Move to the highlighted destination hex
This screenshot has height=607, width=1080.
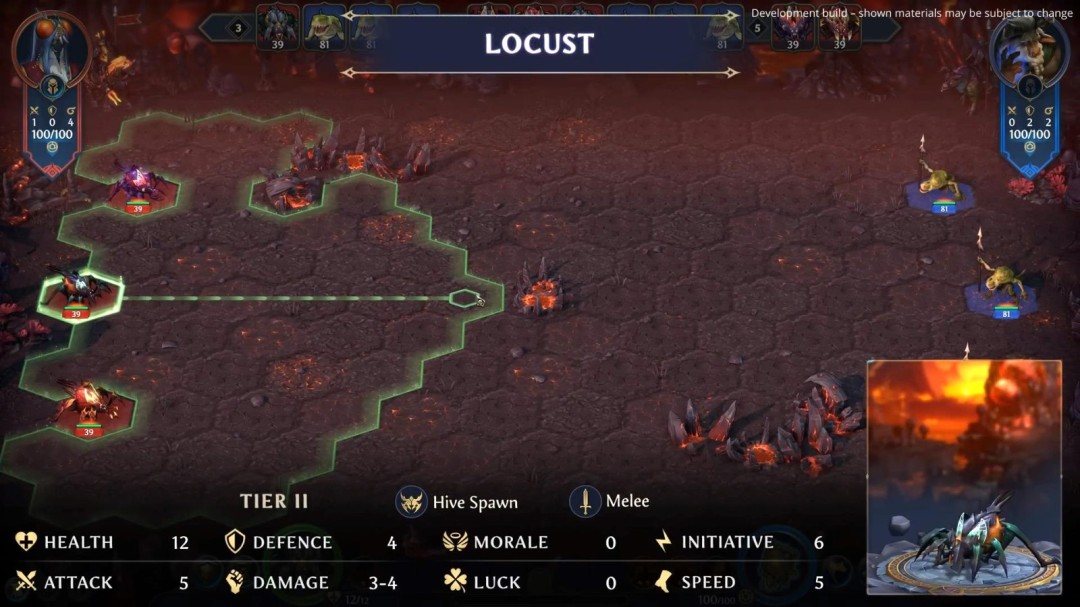click(464, 297)
